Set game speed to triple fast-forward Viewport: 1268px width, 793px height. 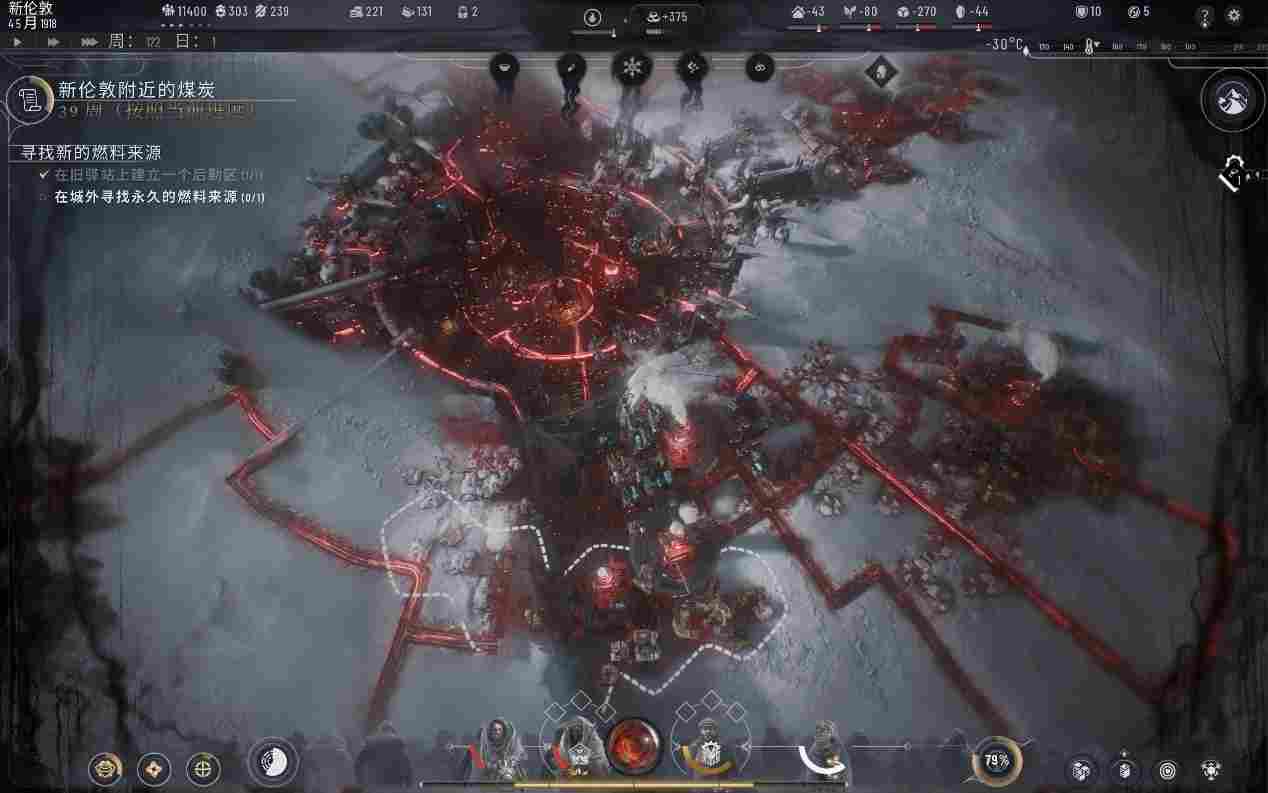tap(89, 42)
